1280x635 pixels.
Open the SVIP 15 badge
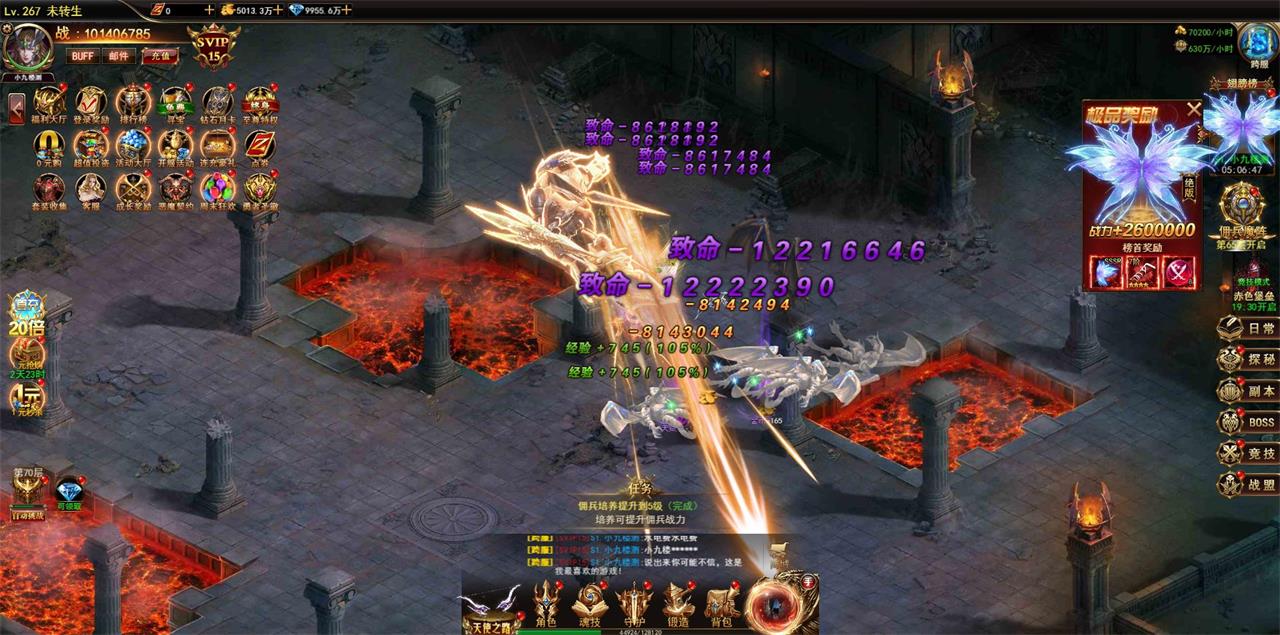click(212, 46)
